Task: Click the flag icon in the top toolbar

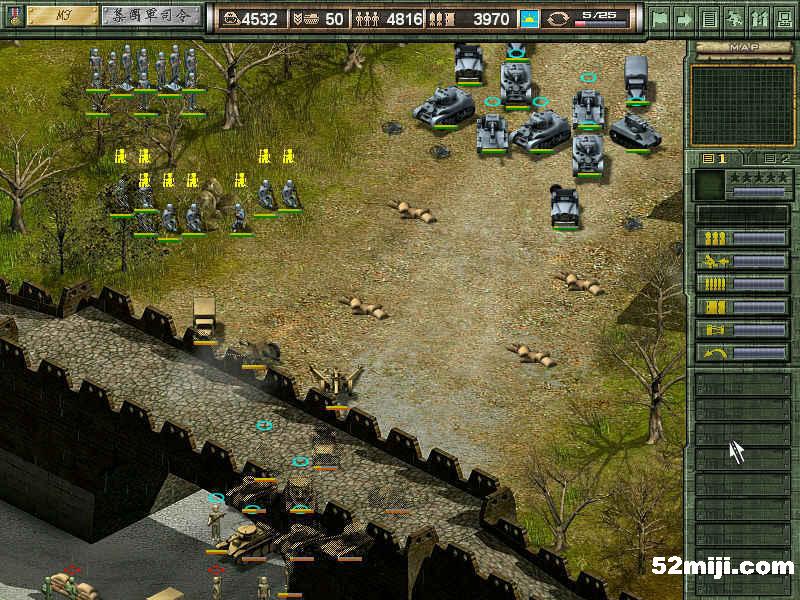Action: 659,18
